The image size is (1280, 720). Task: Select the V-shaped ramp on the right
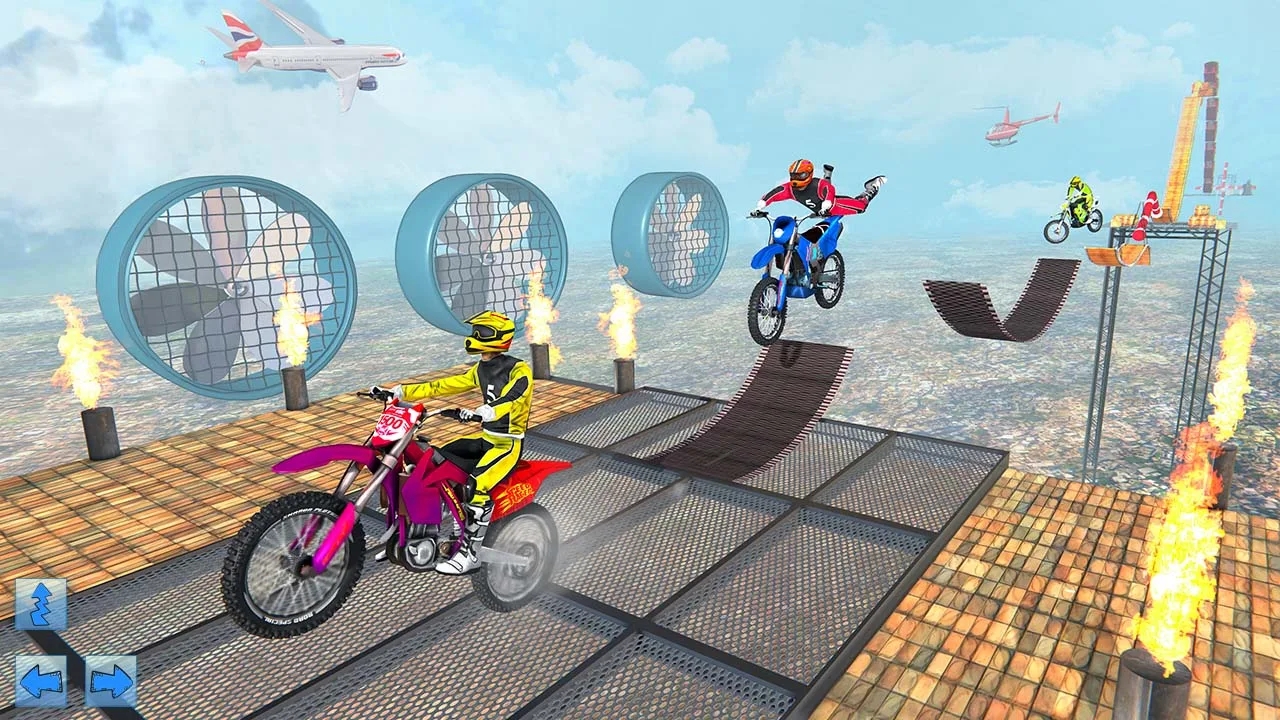click(x=1000, y=295)
